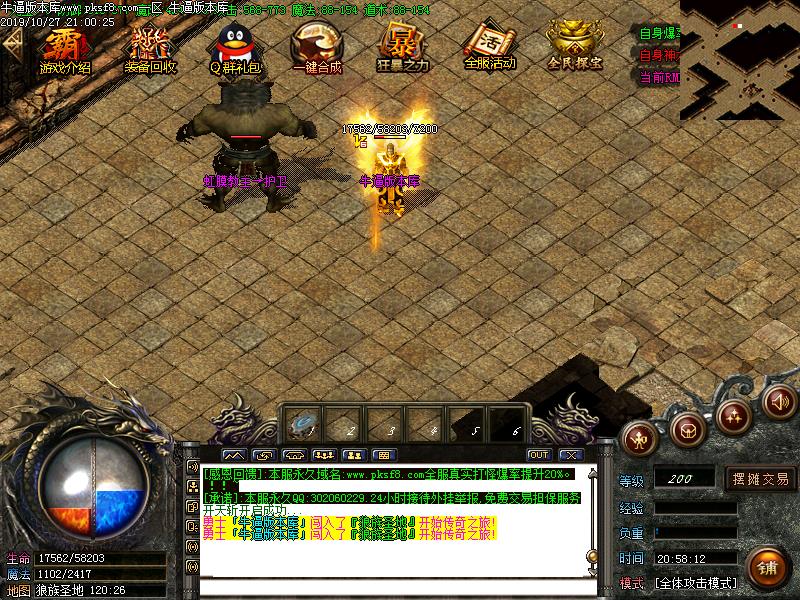This screenshot has height=600, width=800.
Task: Collapse the top icon bar with the left arrow
Action: [x=12, y=45]
